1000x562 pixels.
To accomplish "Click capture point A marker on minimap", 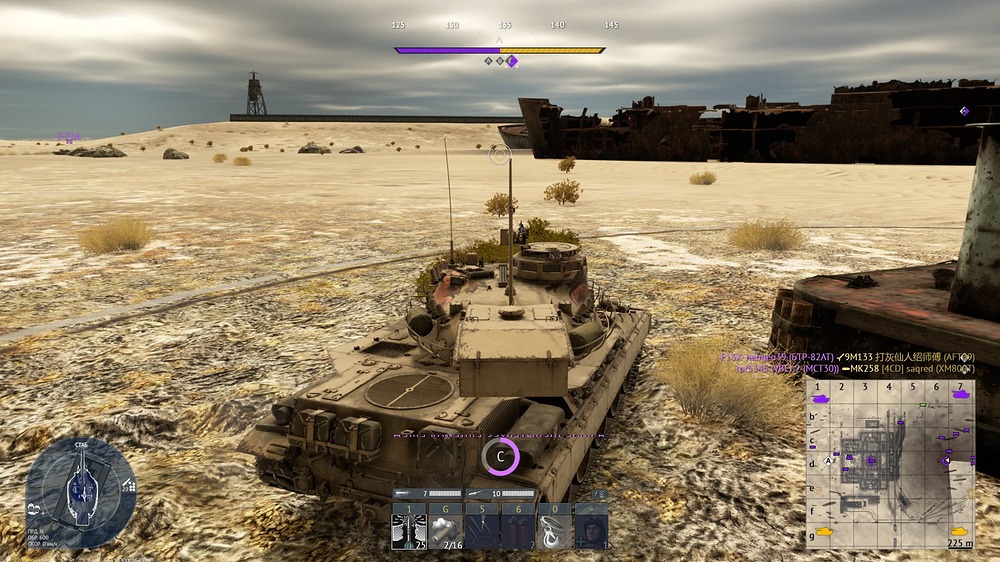I will [x=828, y=461].
